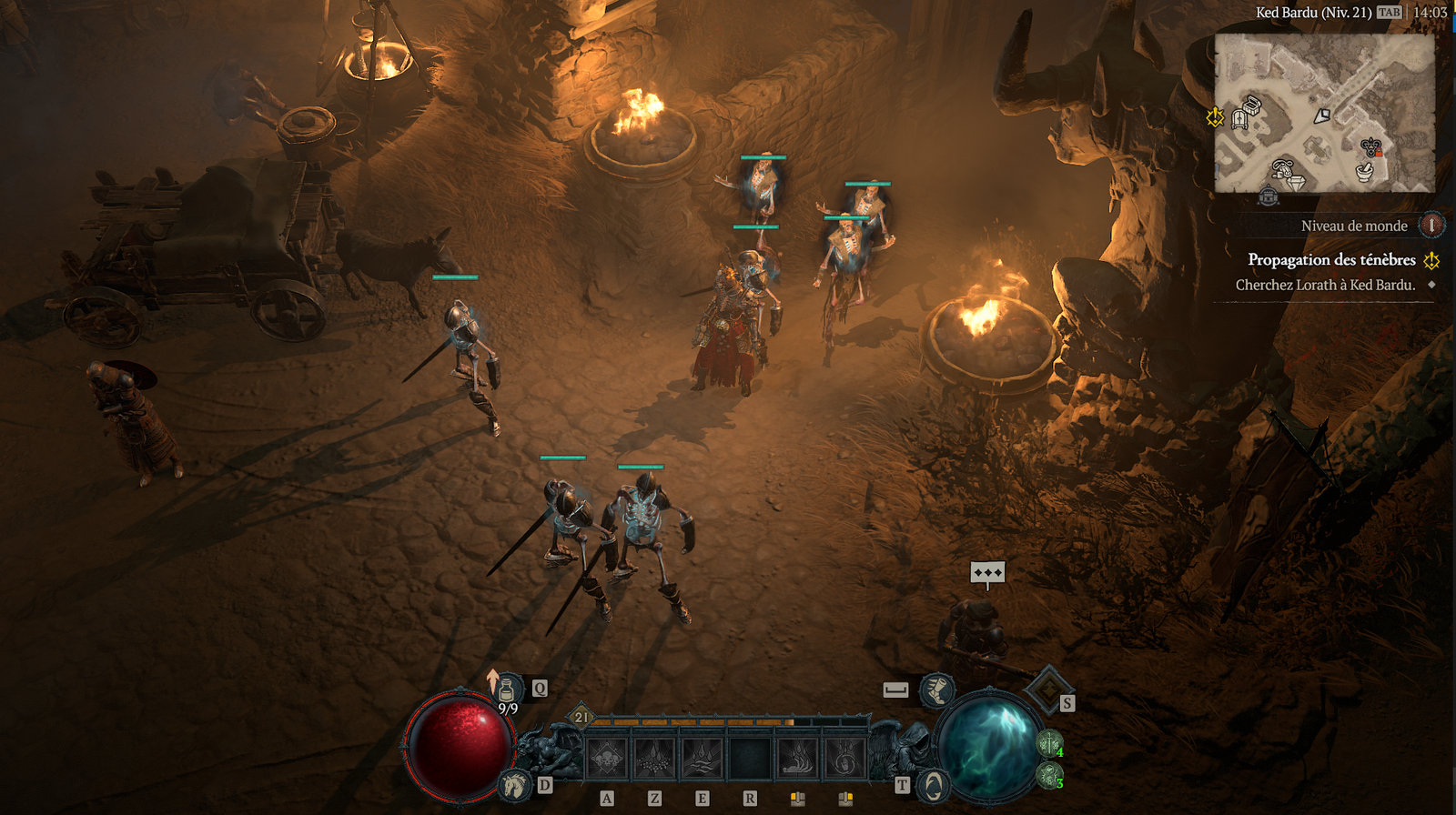The height and width of the screenshot is (815, 1456).
Task: Open the town portal oval icon
Action: pos(933,785)
